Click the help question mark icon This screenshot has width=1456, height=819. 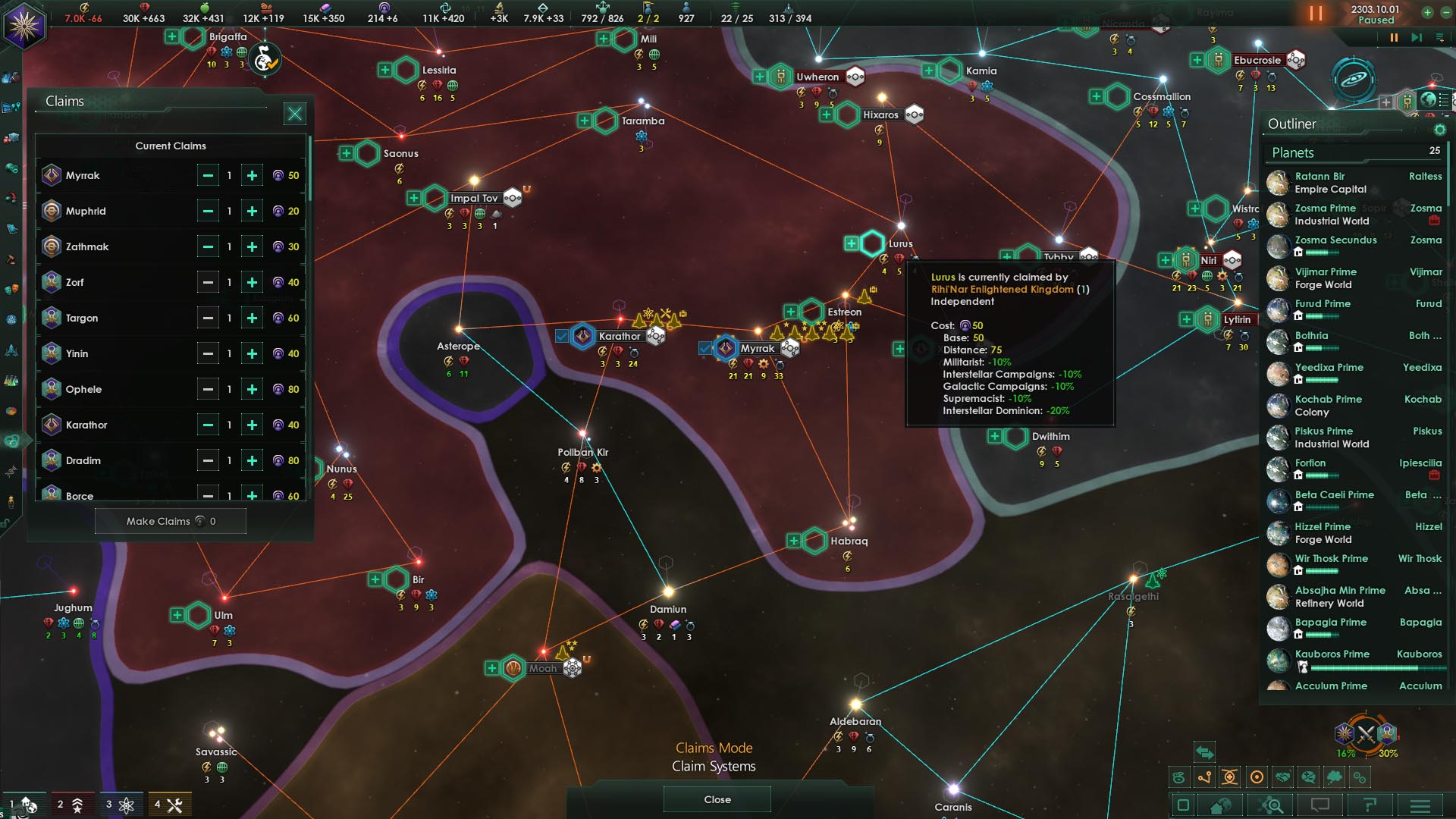(1371, 805)
